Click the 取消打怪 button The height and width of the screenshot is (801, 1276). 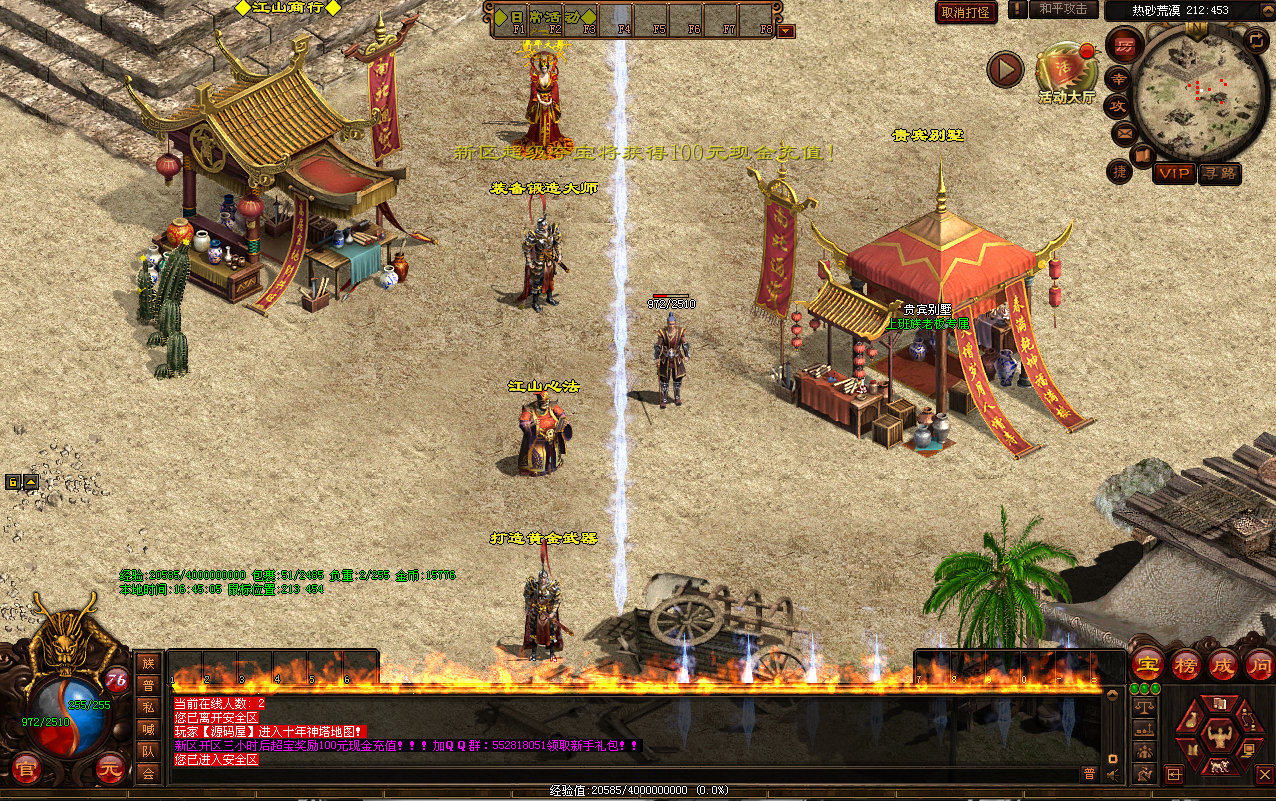[966, 12]
